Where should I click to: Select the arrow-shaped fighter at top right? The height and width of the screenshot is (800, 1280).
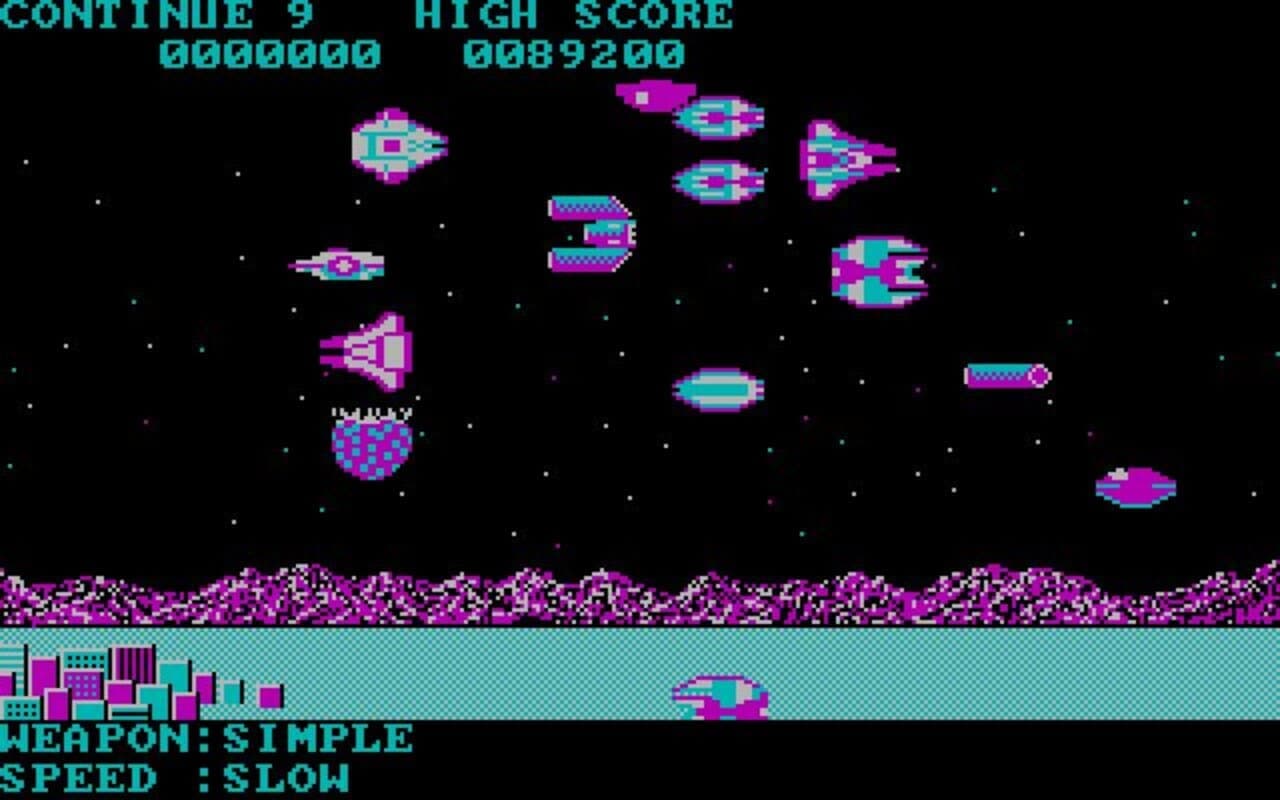pyautogui.click(x=845, y=158)
